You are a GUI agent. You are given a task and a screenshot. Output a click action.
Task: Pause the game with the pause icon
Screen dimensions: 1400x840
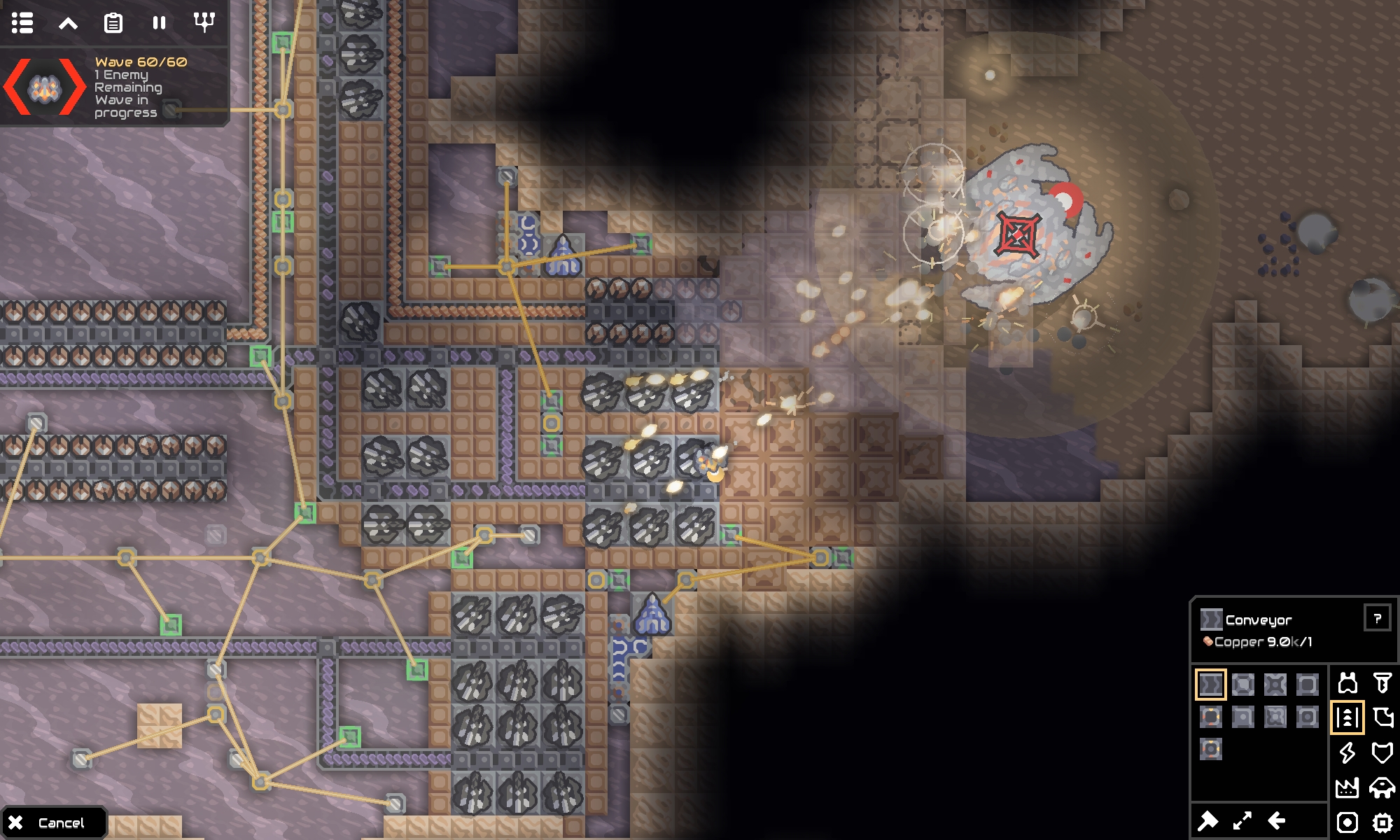coord(158,23)
